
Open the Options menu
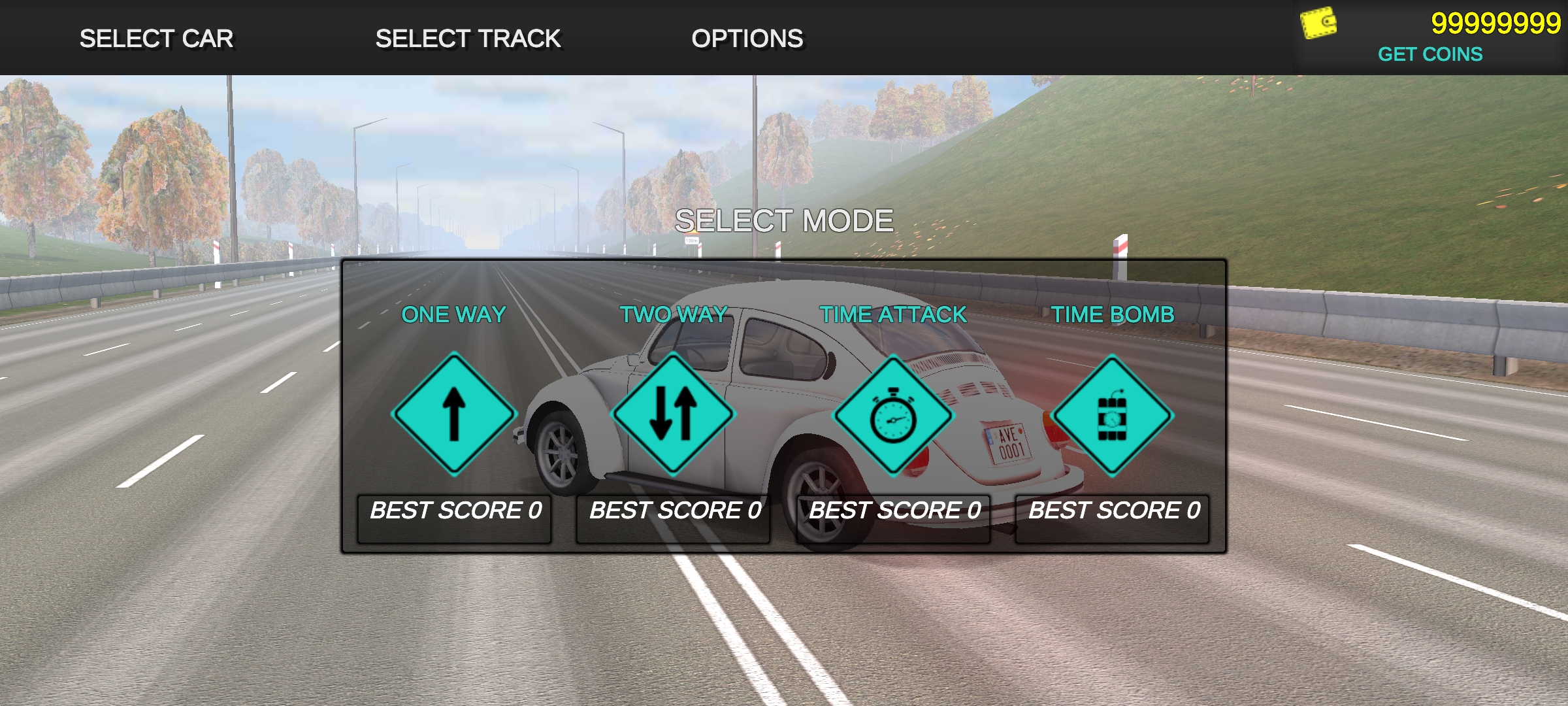pyautogui.click(x=747, y=39)
